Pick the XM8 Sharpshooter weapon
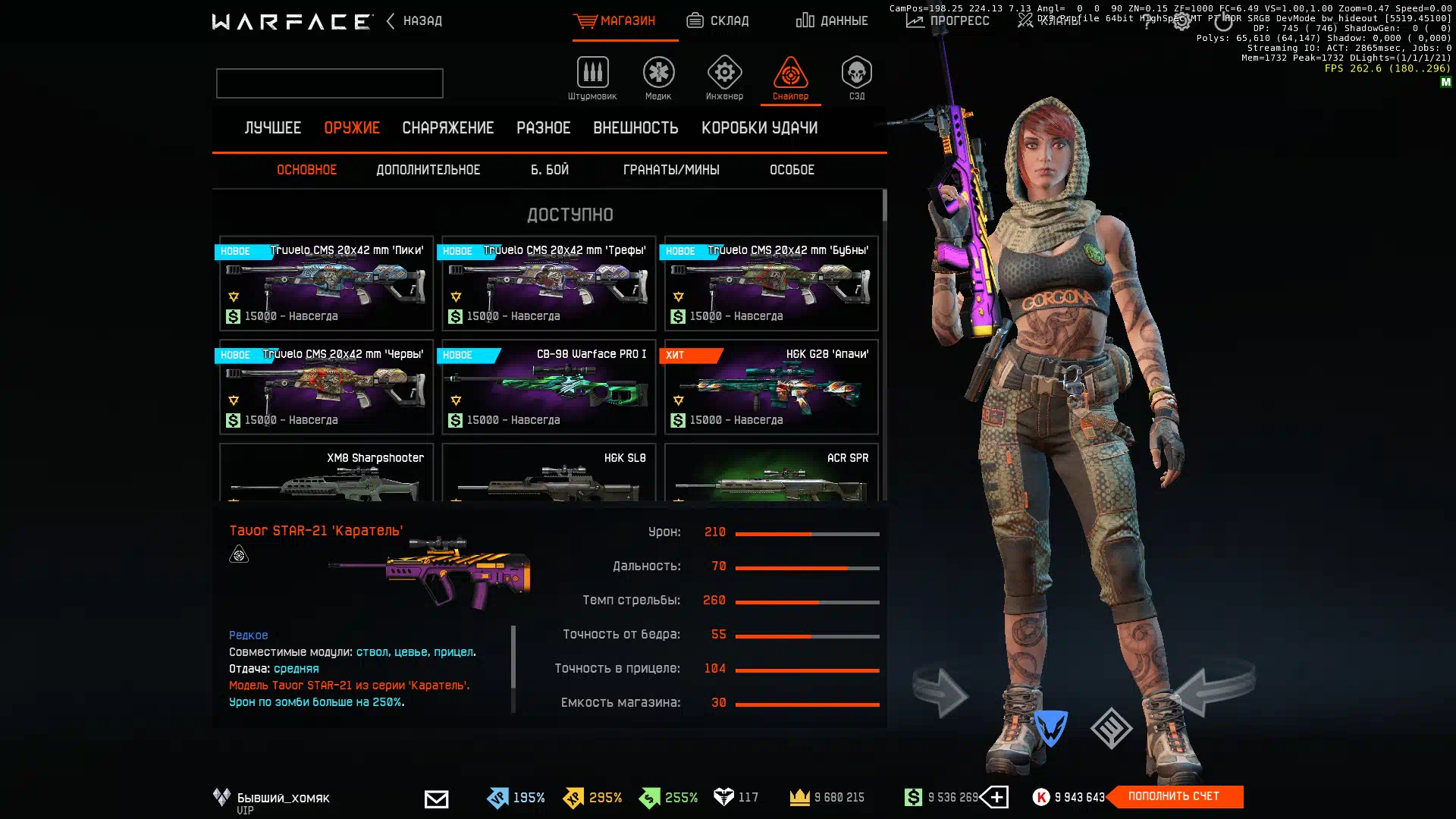The image size is (1456, 819). click(326, 473)
